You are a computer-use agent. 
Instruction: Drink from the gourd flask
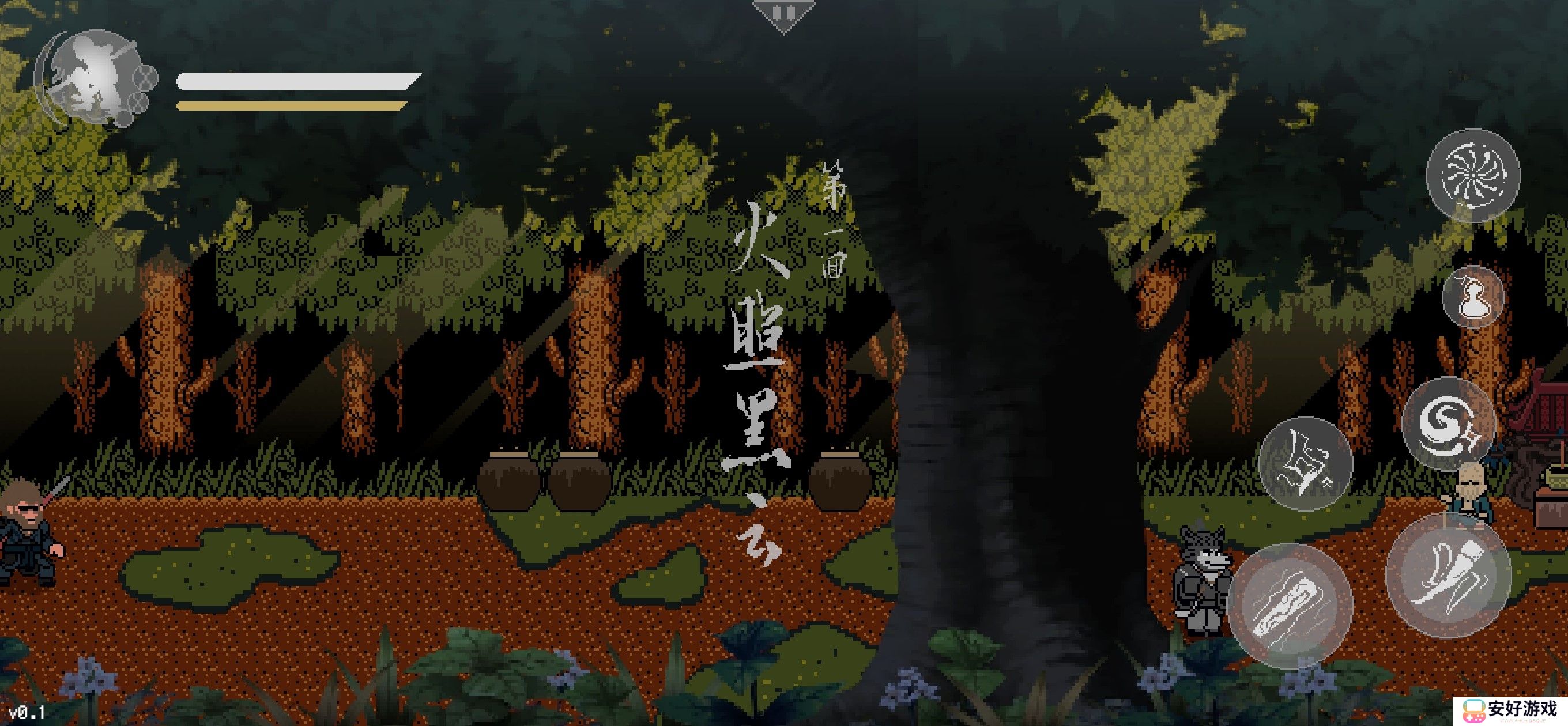(x=1472, y=297)
